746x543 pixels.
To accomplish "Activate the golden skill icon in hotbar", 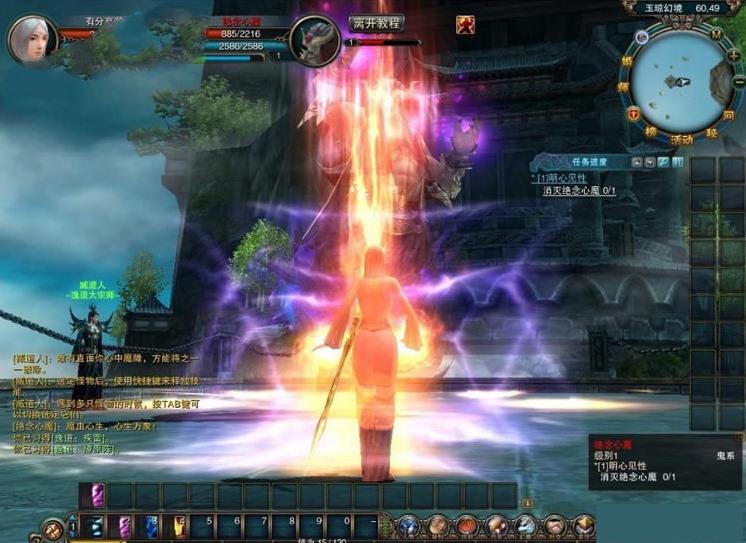I will click(179, 526).
